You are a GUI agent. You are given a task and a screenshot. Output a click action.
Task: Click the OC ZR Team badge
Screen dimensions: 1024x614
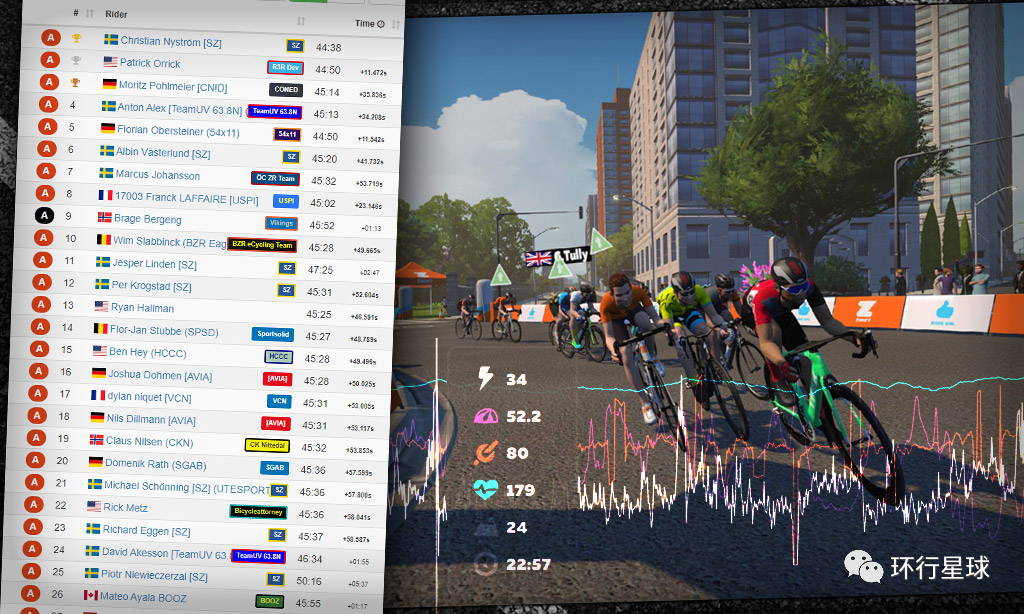tap(275, 179)
